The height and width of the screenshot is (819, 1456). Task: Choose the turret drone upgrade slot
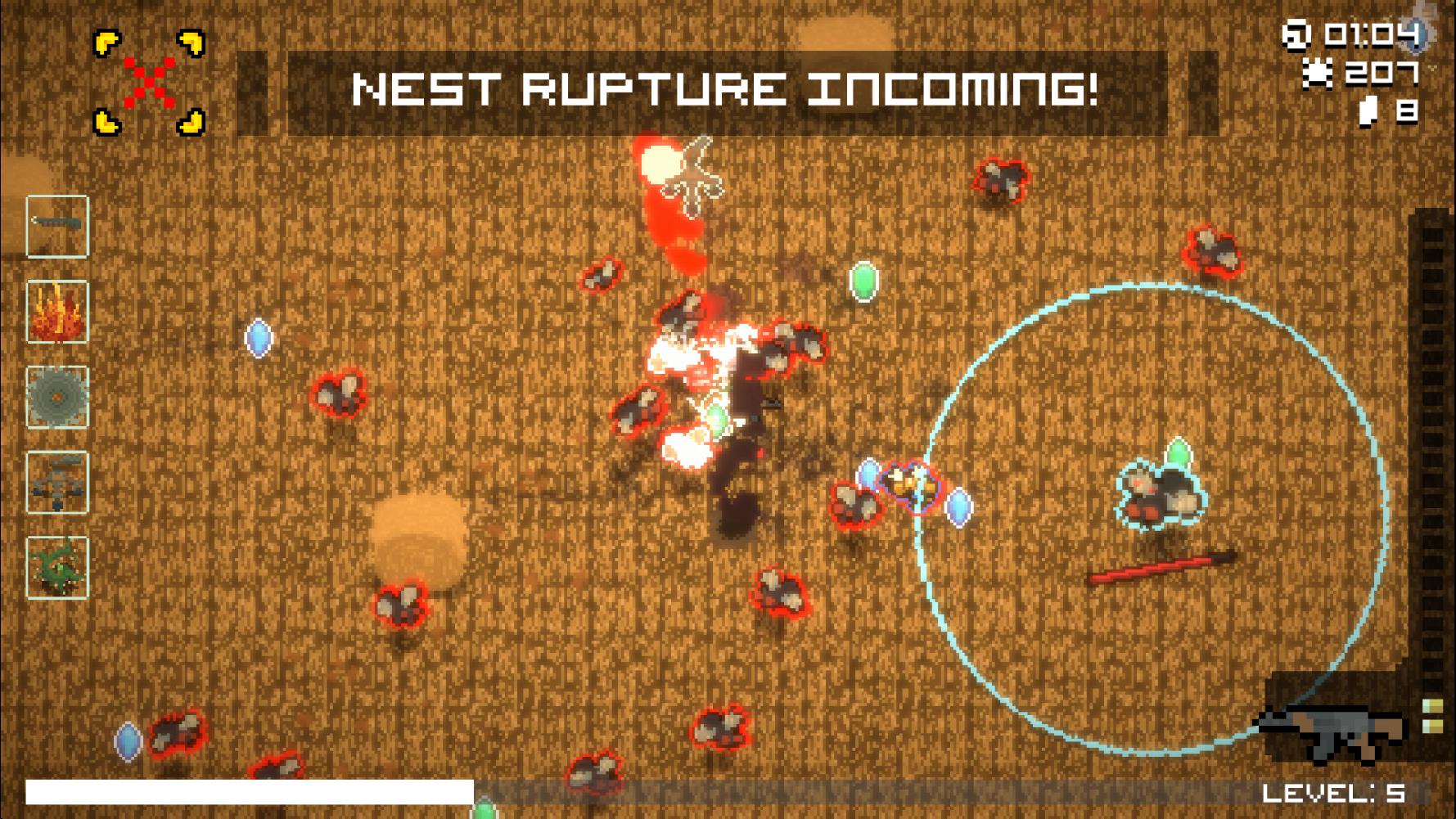[x=57, y=483]
